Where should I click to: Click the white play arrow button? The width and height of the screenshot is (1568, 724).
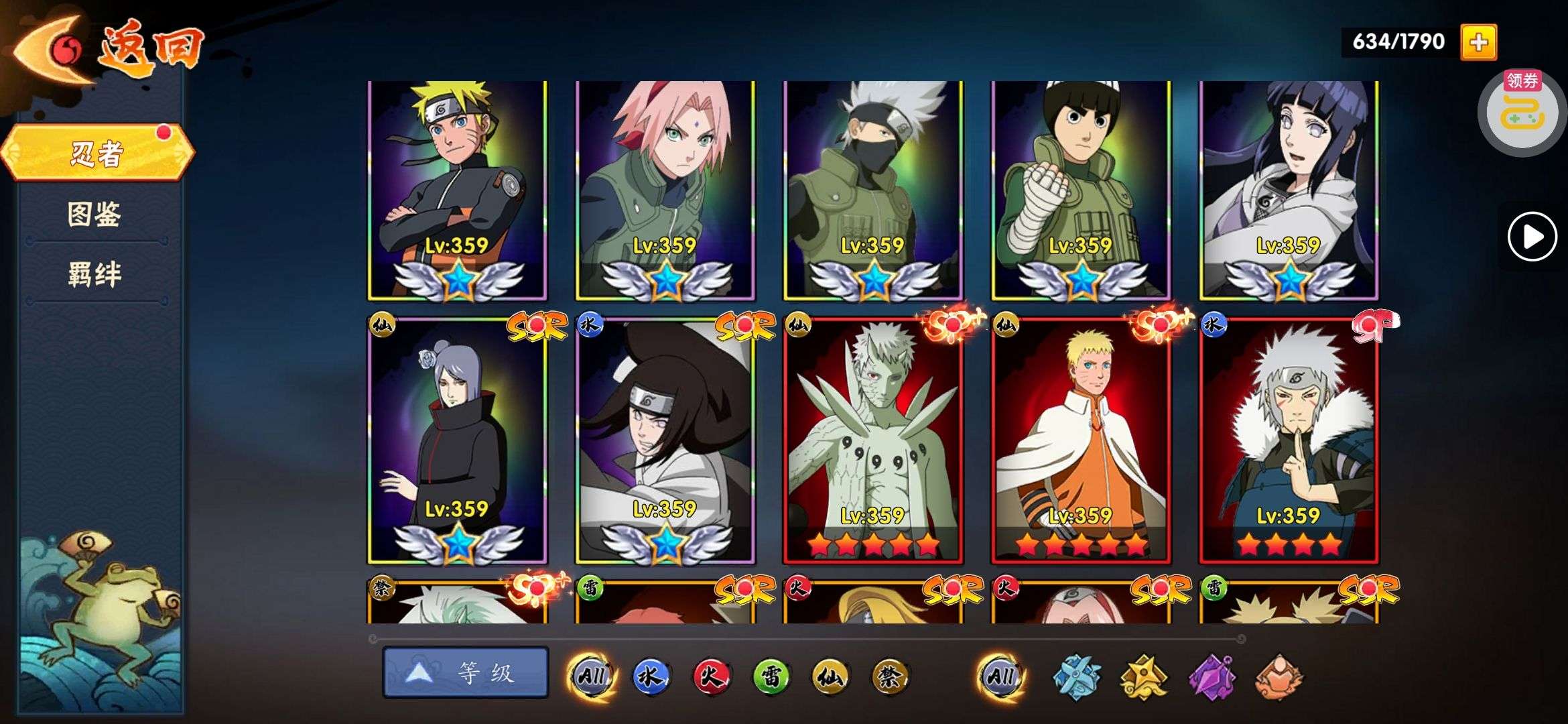pyautogui.click(x=1532, y=237)
